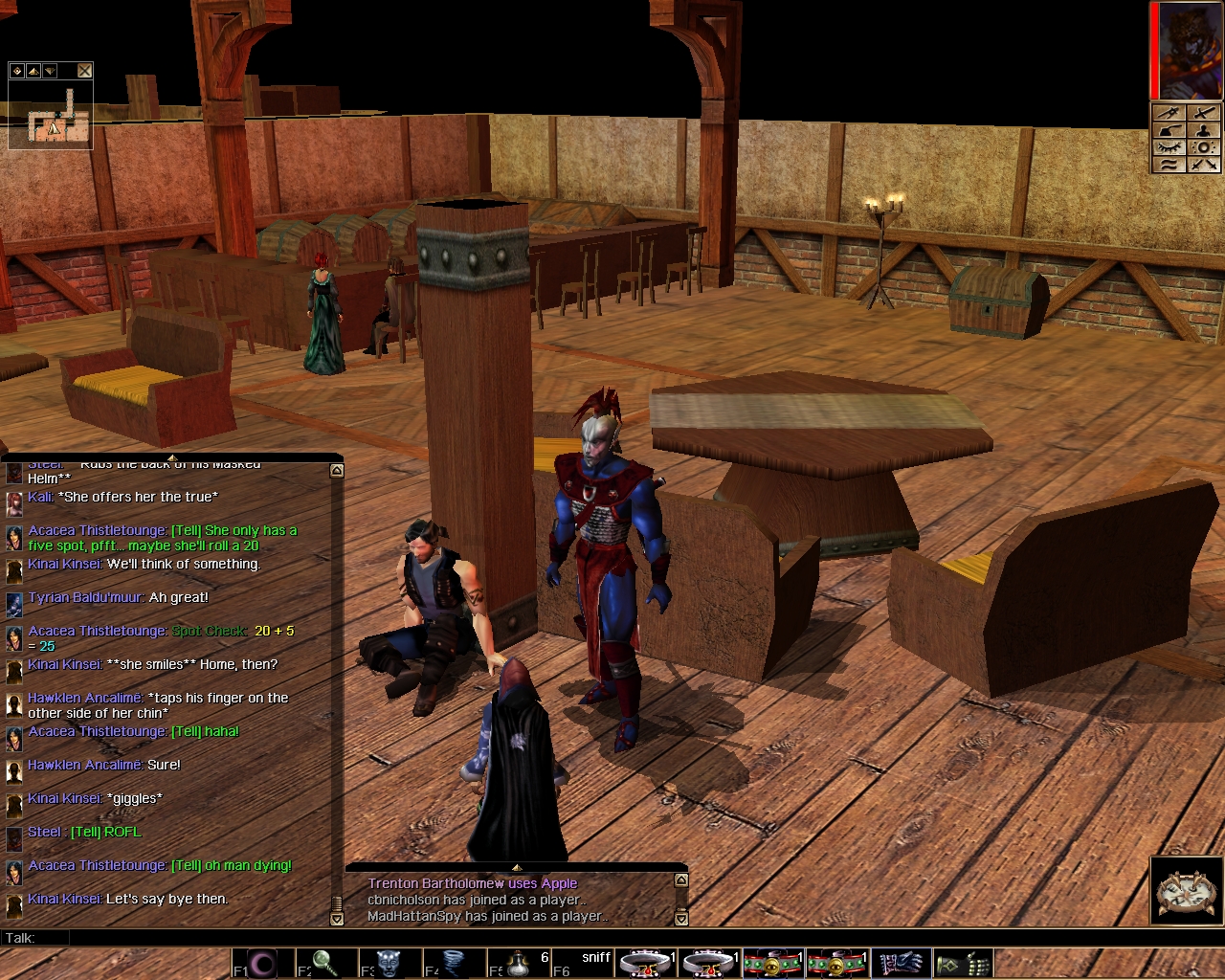Viewport: 1225px width, 980px height.
Task: Click the minimap center-on-player button
Action: 17,70
